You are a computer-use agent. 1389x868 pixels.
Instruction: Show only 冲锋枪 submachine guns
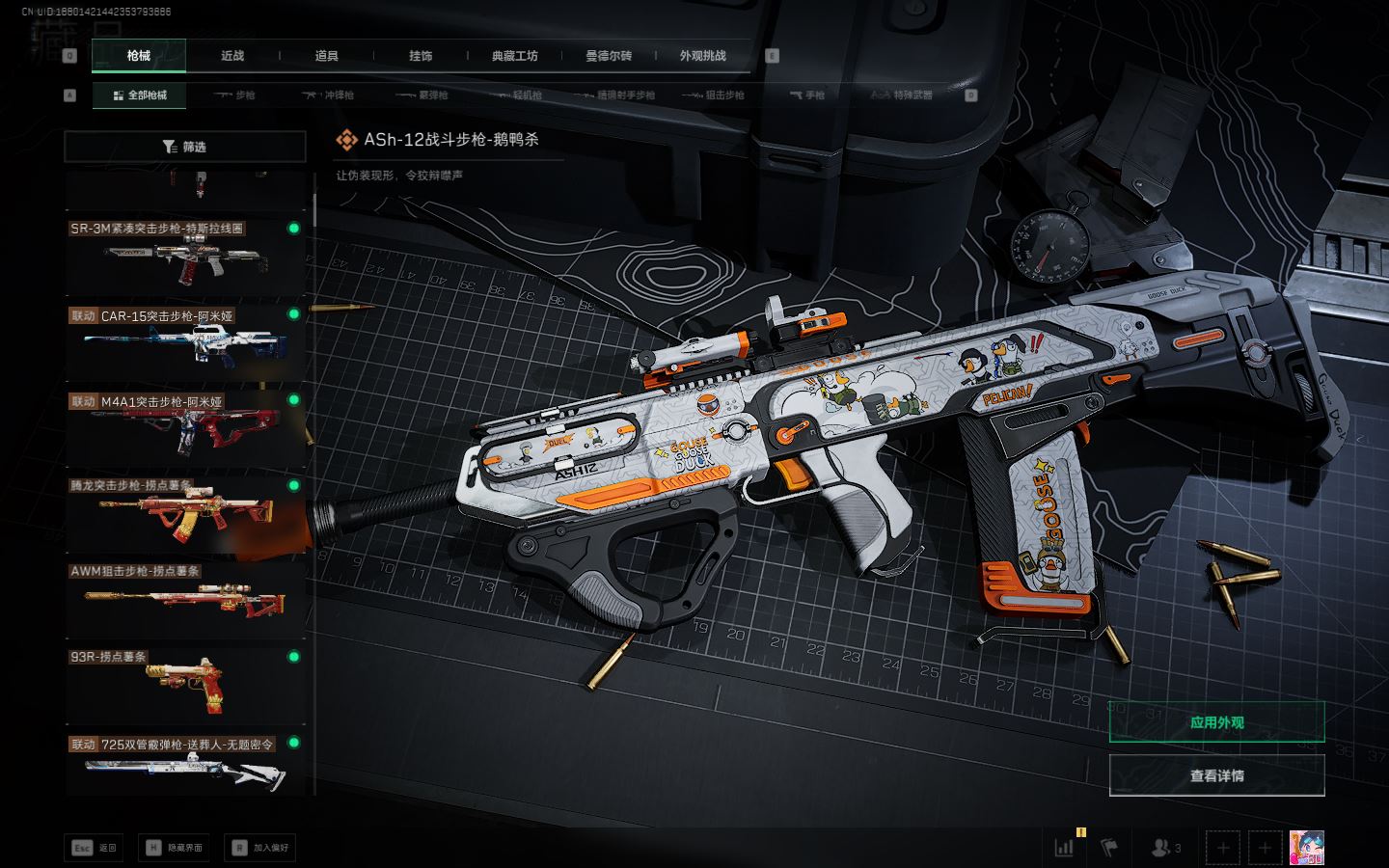click(x=328, y=95)
